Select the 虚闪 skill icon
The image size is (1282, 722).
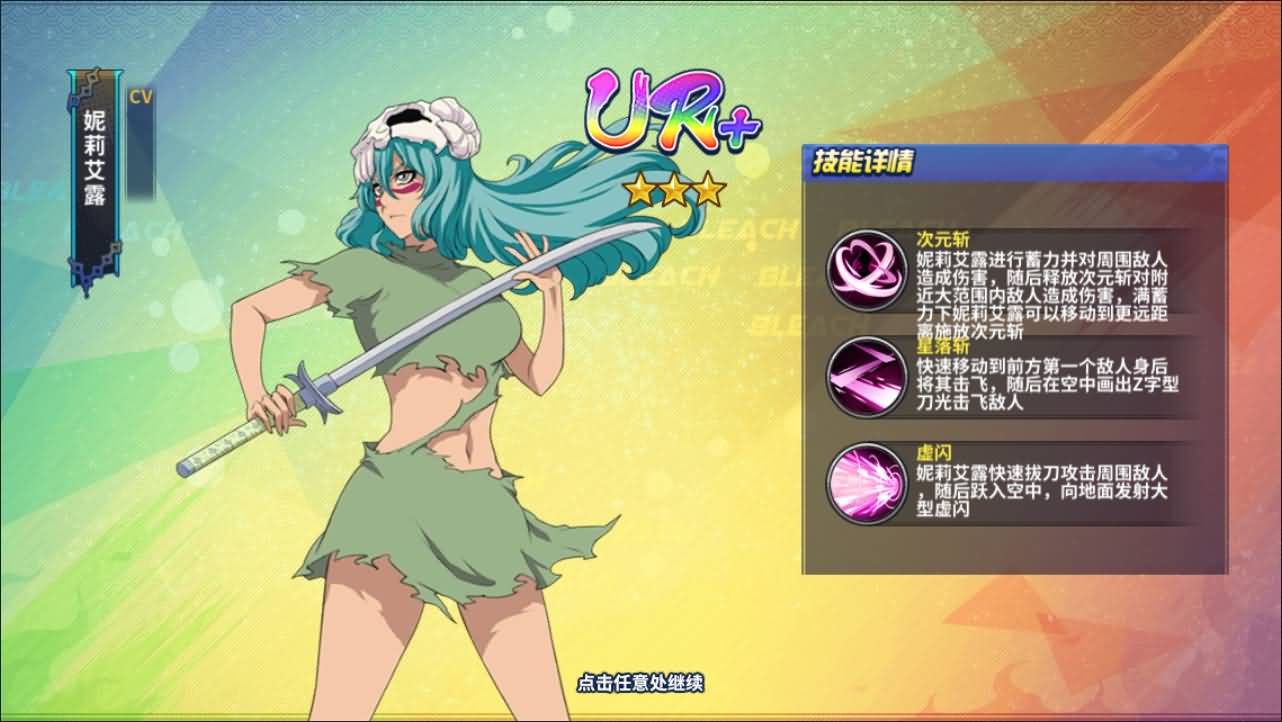point(866,483)
